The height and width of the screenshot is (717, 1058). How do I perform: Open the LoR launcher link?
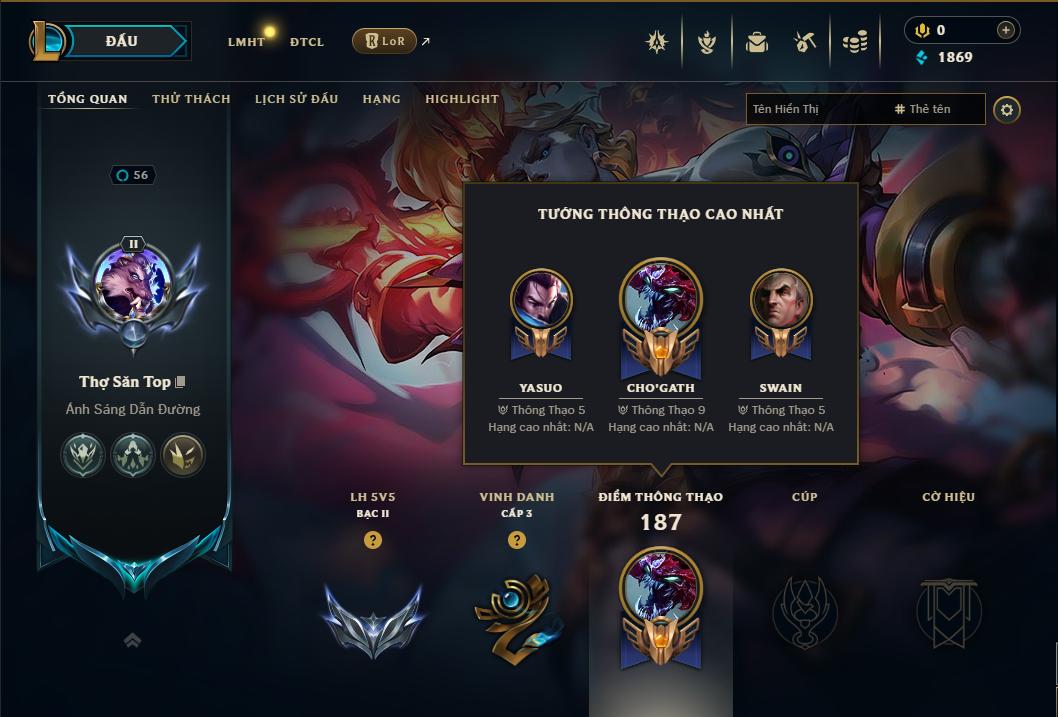(x=385, y=41)
